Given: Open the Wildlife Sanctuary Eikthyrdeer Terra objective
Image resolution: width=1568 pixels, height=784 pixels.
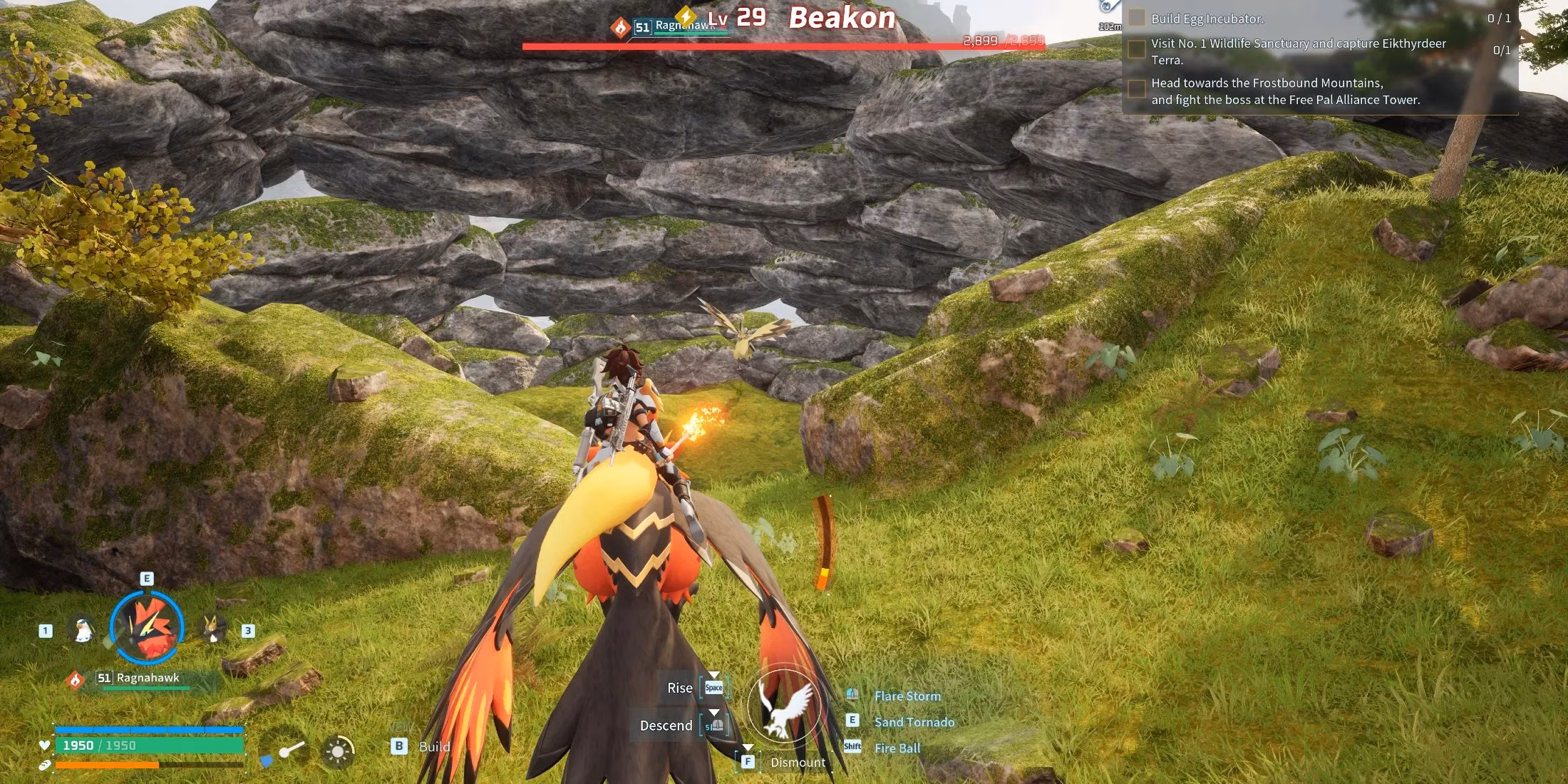Looking at the screenshot, I should pos(1298,51).
